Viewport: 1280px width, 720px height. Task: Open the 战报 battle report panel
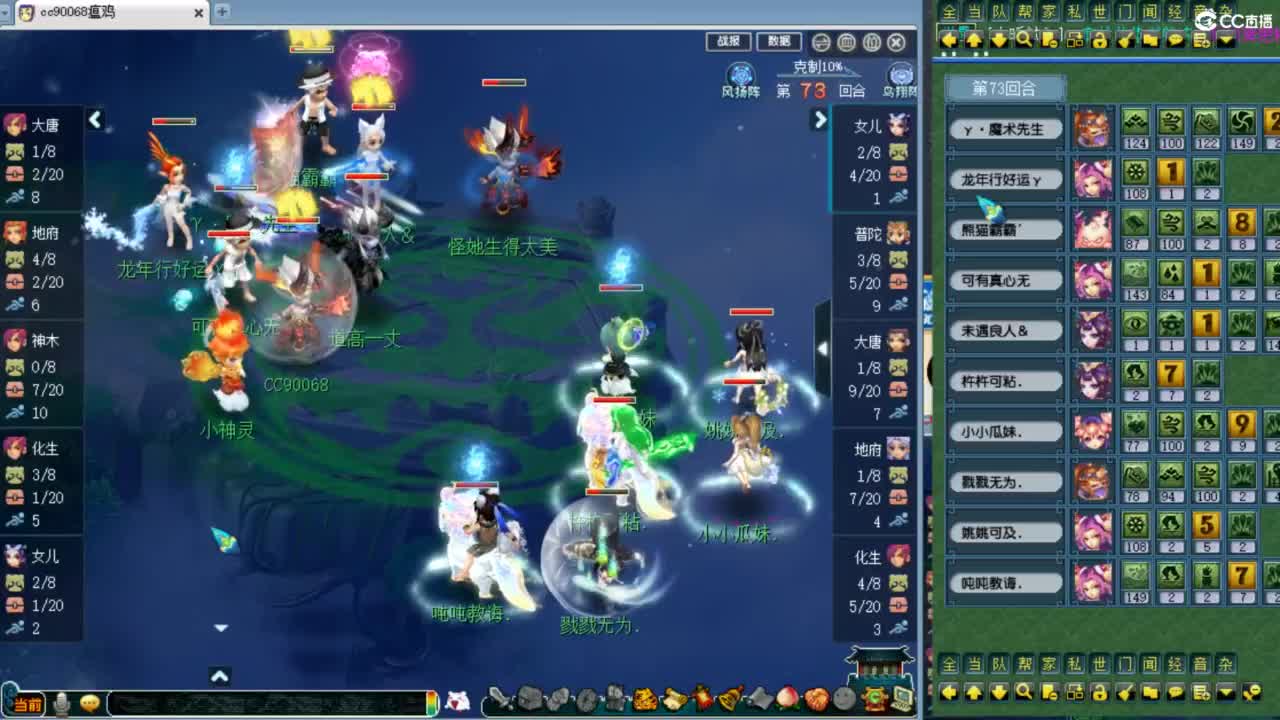(x=728, y=42)
